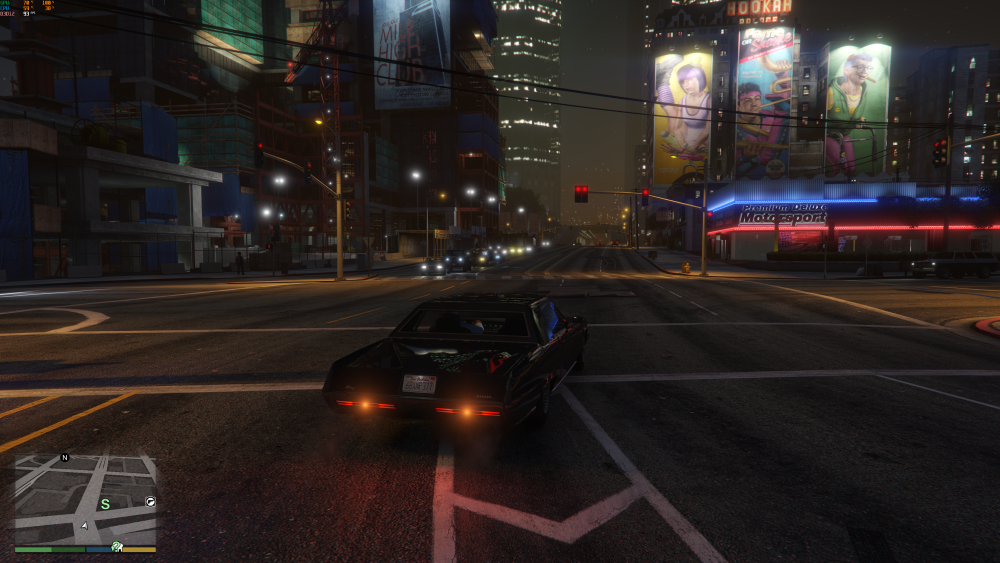1000x563 pixels.
Task: Click the north compass marker on the minimap
Action: tap(65, 458)
